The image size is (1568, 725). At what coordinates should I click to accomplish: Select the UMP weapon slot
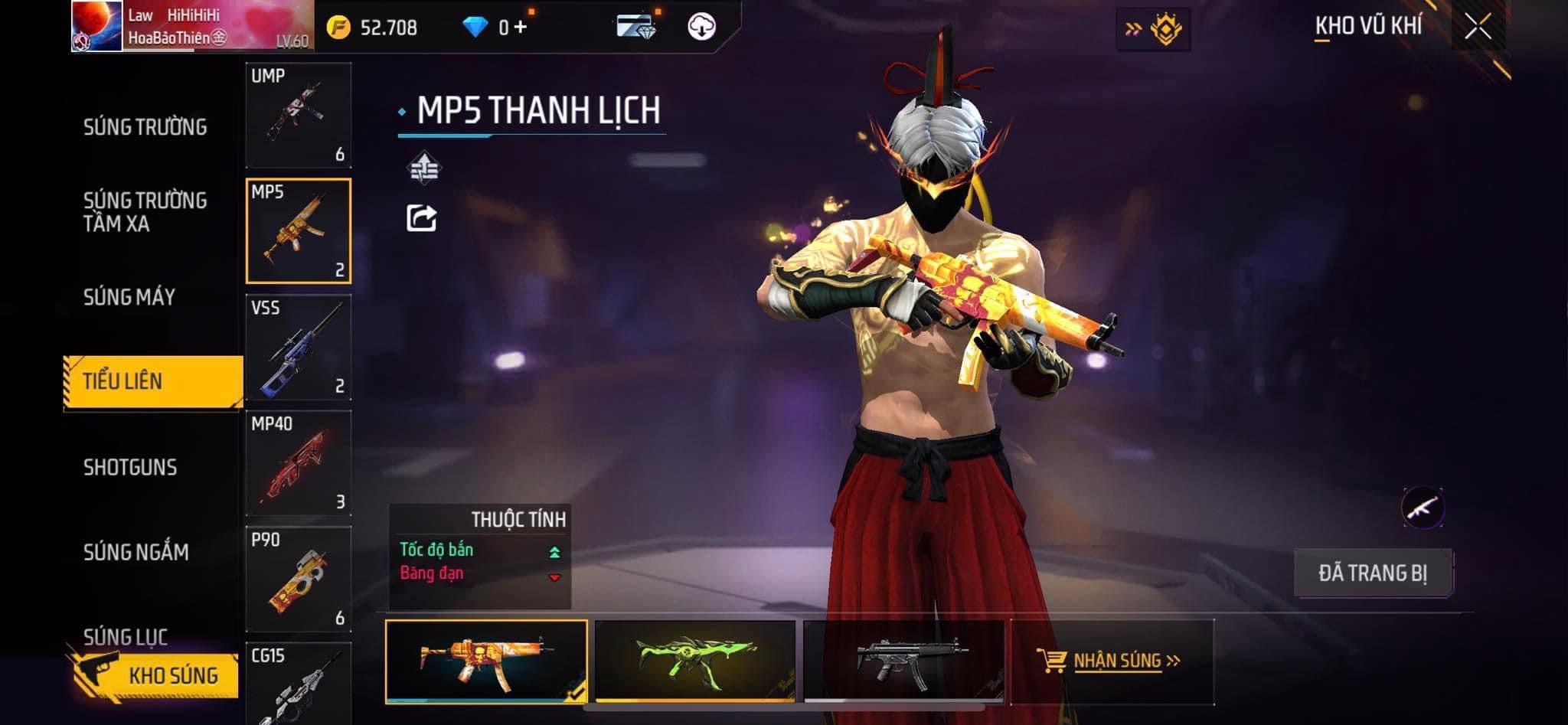pos(299,116)
